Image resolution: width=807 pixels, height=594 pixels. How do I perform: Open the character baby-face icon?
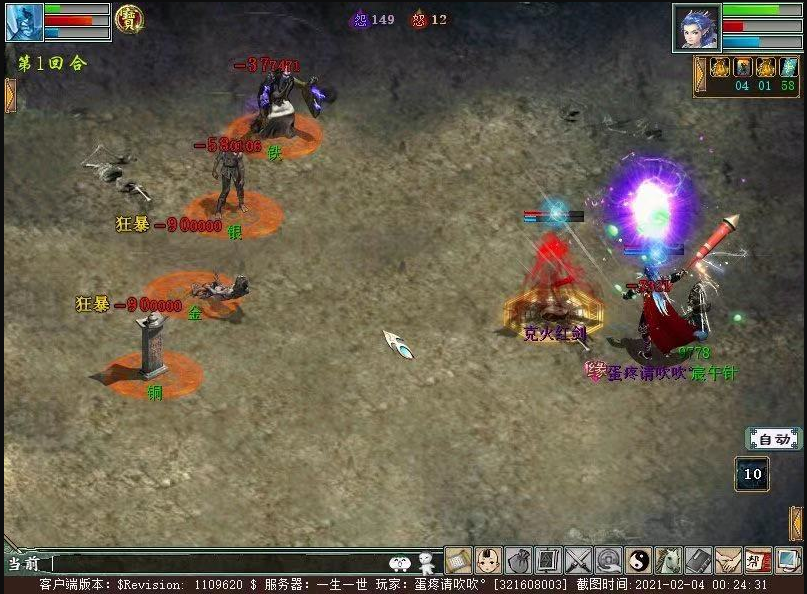pyautogui.click(x=488, y=561)
